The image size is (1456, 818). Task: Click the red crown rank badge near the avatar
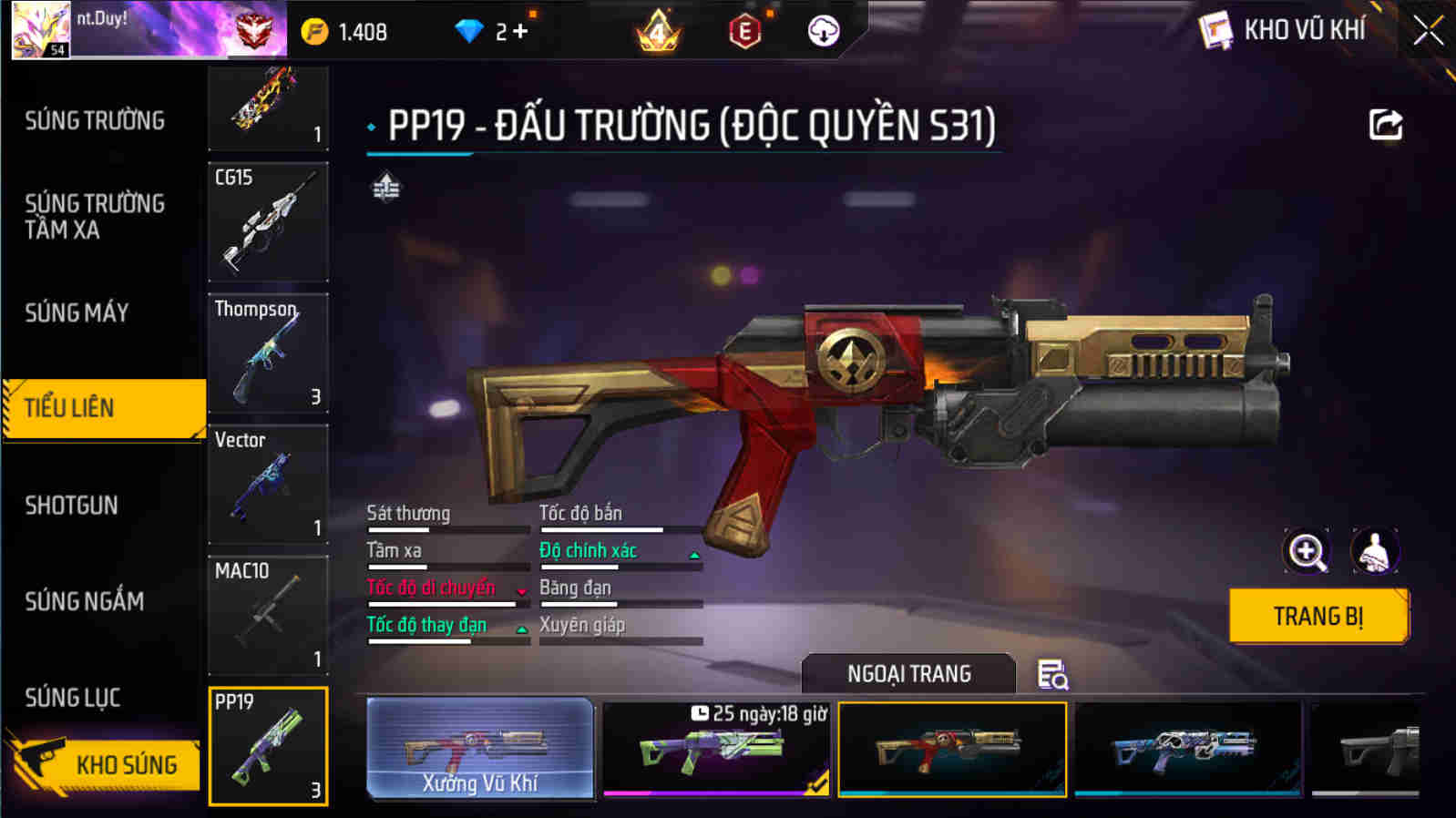coord(252,30)
